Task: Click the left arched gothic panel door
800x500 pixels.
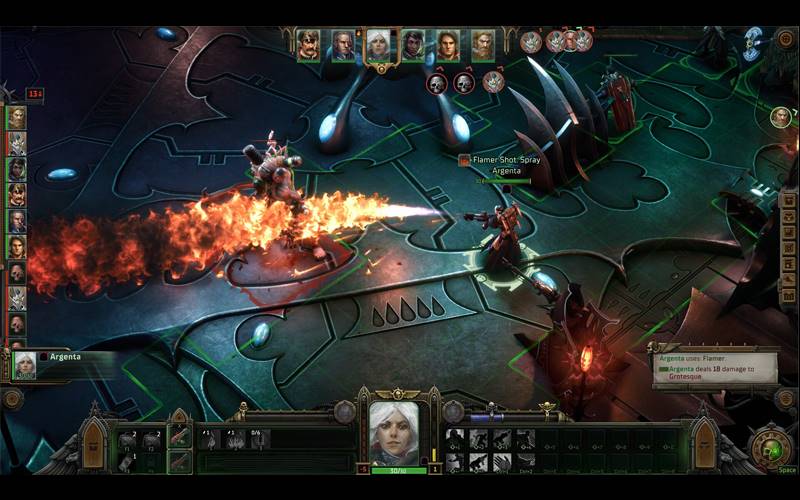Action: click(93, 443)
